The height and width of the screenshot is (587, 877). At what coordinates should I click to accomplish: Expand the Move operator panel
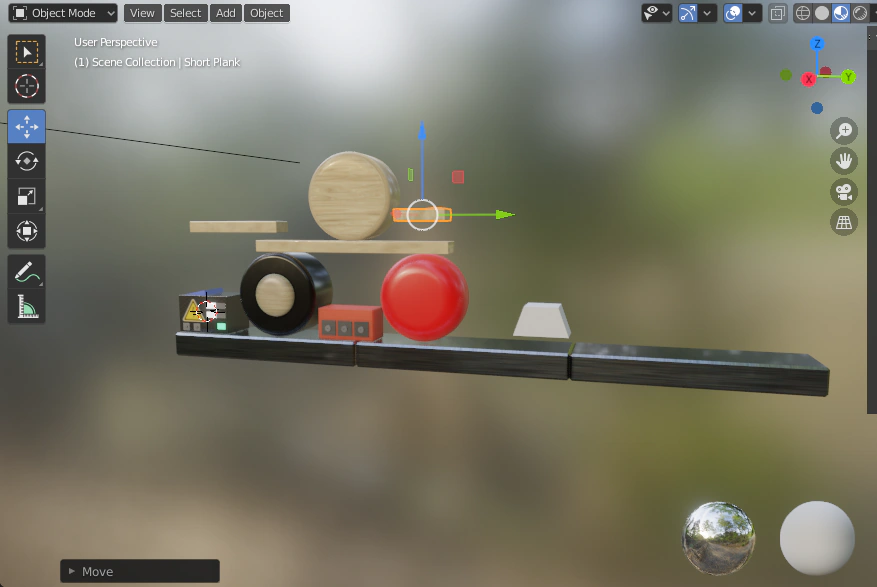71,571
